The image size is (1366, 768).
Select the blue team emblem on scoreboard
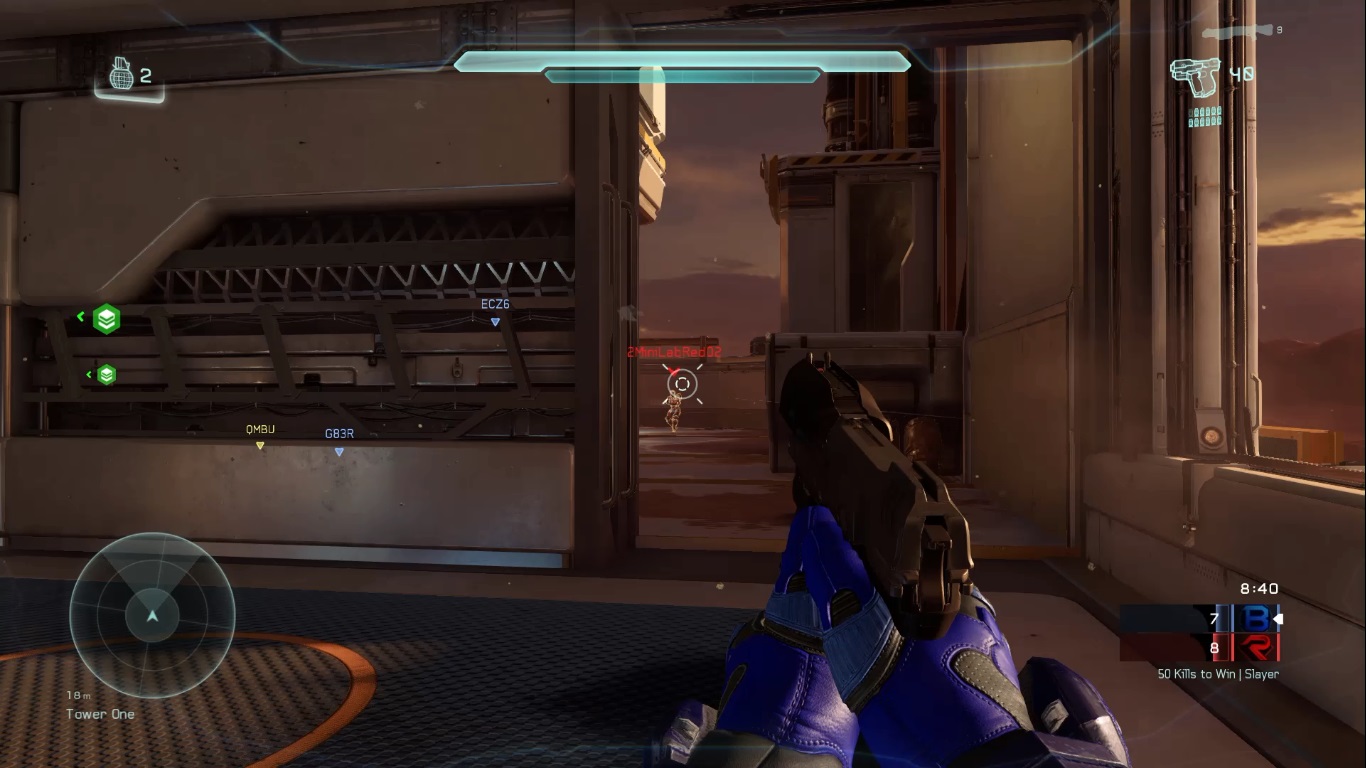tap(1254, 620)
